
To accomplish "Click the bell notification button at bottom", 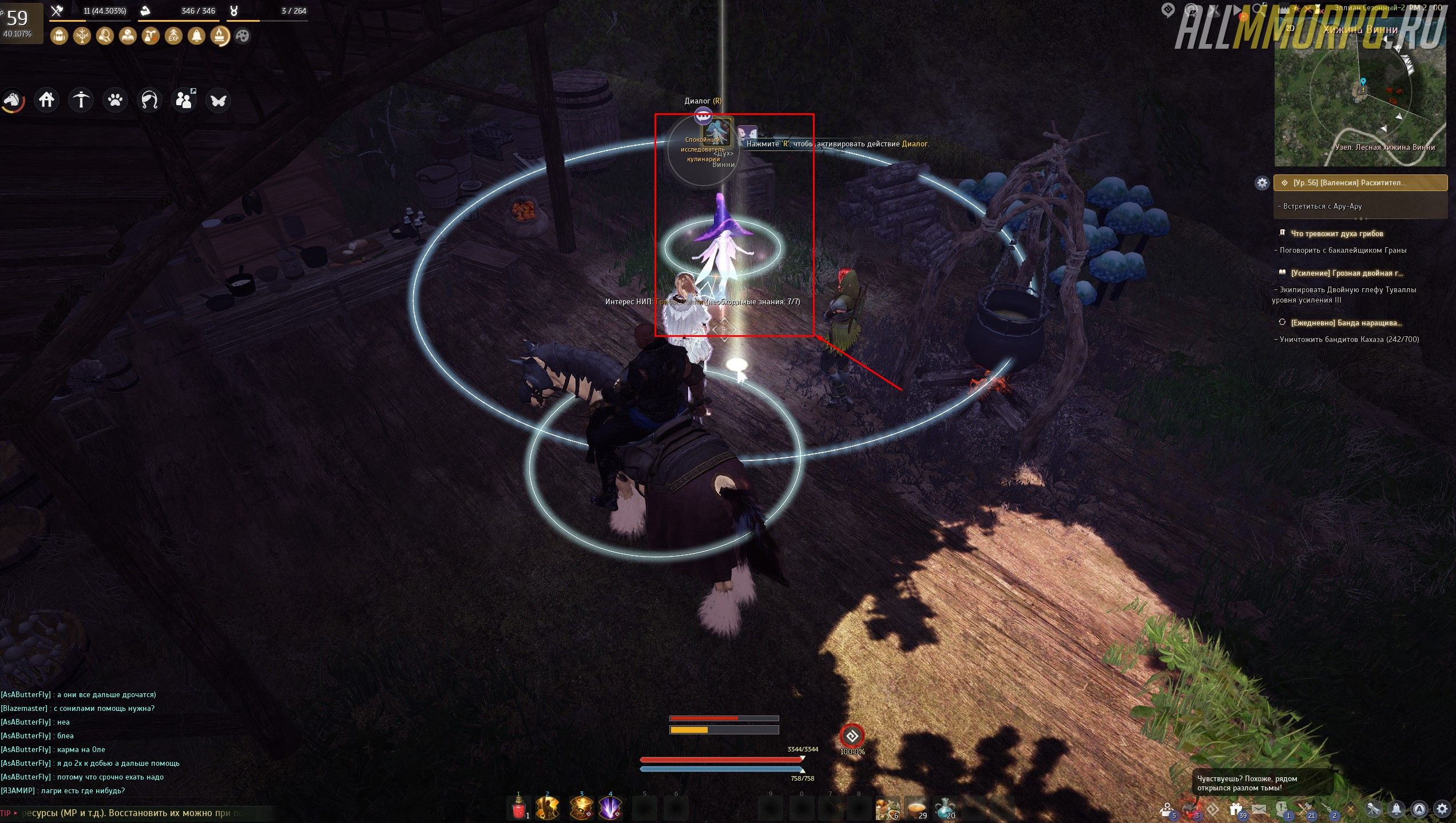I will [x=1397, y=809].
